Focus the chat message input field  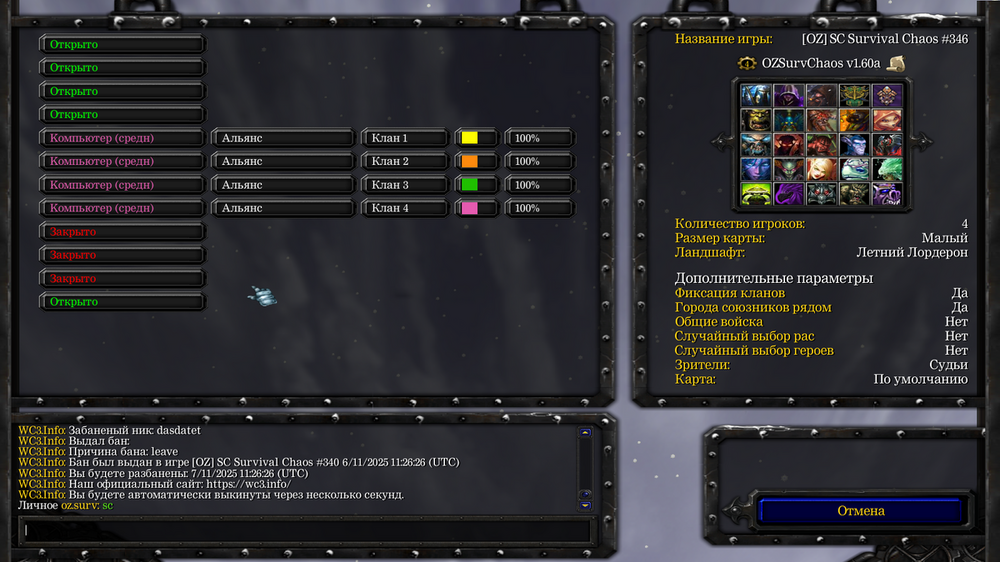click(305, 530)
